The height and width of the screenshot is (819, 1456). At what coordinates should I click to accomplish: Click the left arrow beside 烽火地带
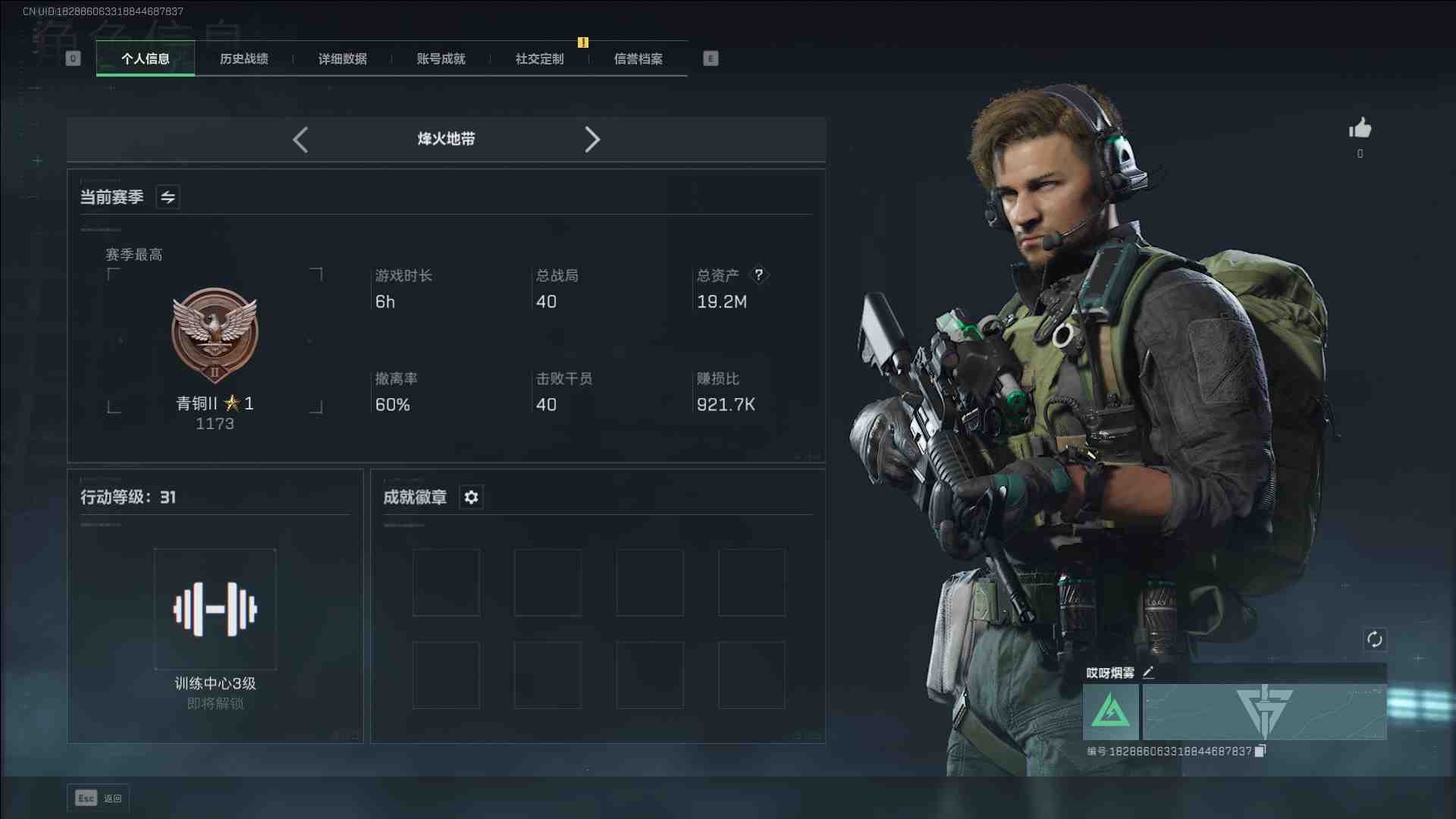point(300,140)
